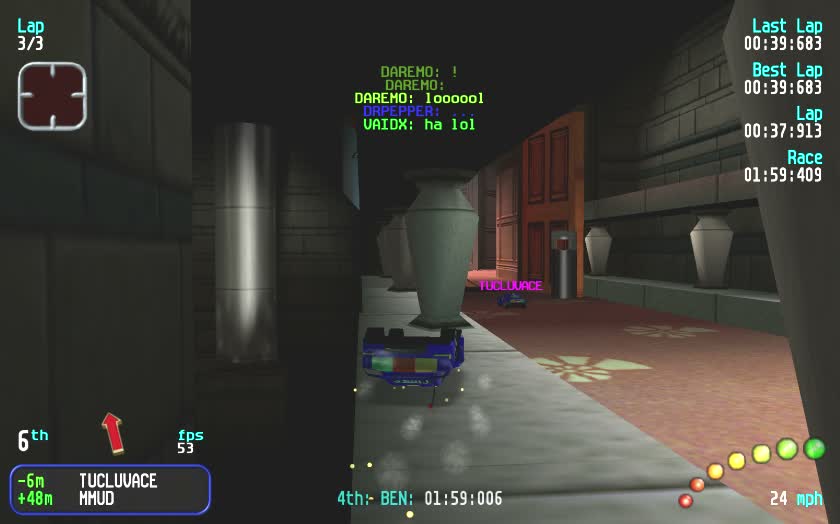Select the MMUD row in gap panel
Screen dimensions: 840x524
click(110, 498)
